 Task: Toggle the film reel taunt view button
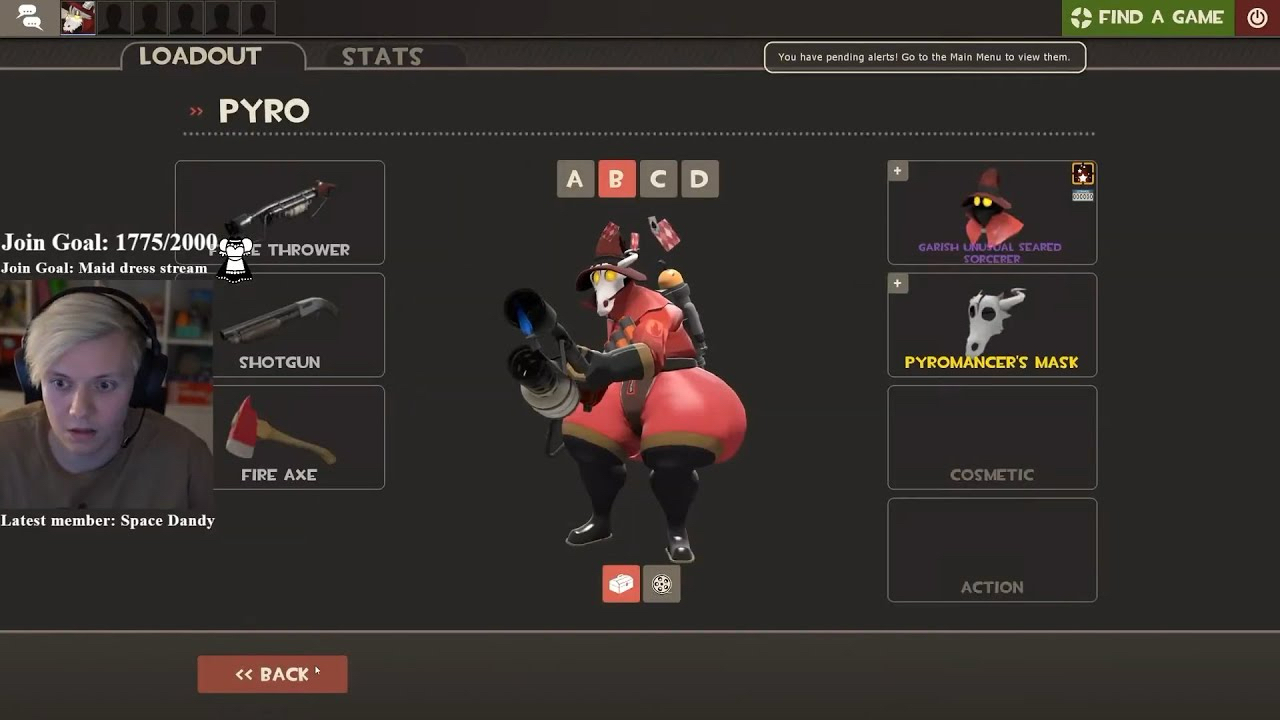point(662,584)
